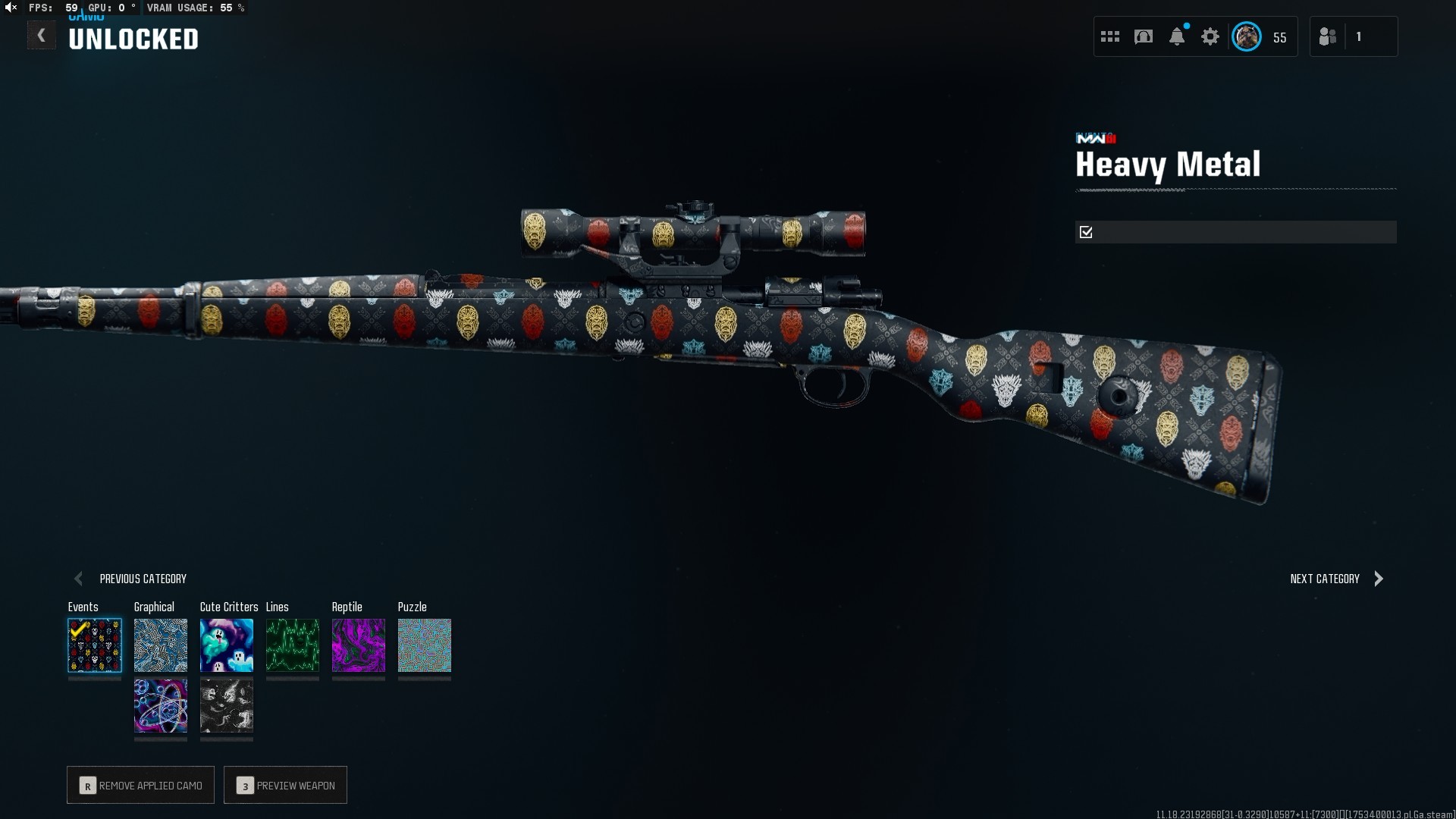The width and height of the screenshot is (1456, 819).
Task: Remove the applied camo
Action: pos(141,786)
